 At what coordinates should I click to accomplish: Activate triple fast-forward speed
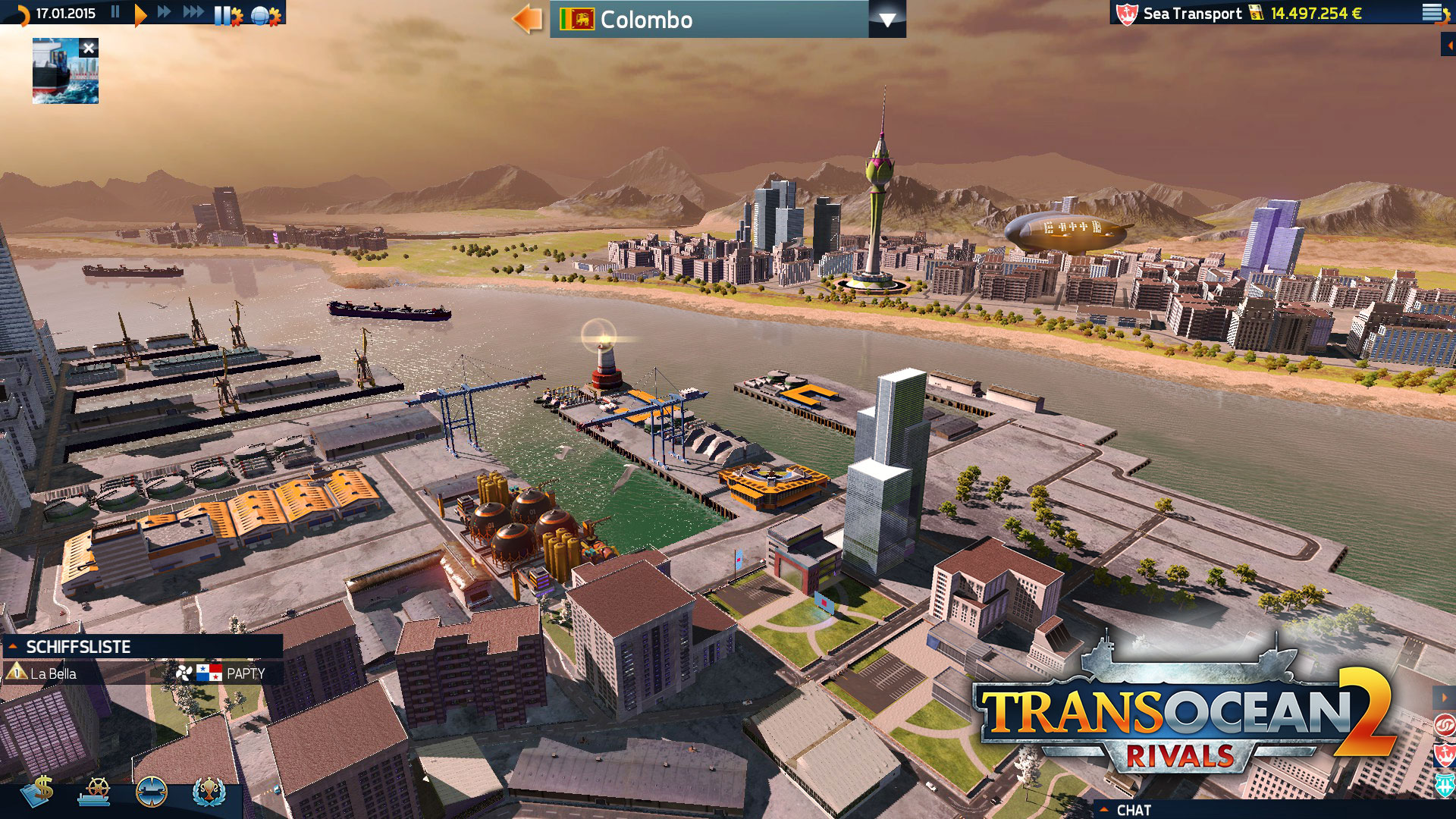193,12
